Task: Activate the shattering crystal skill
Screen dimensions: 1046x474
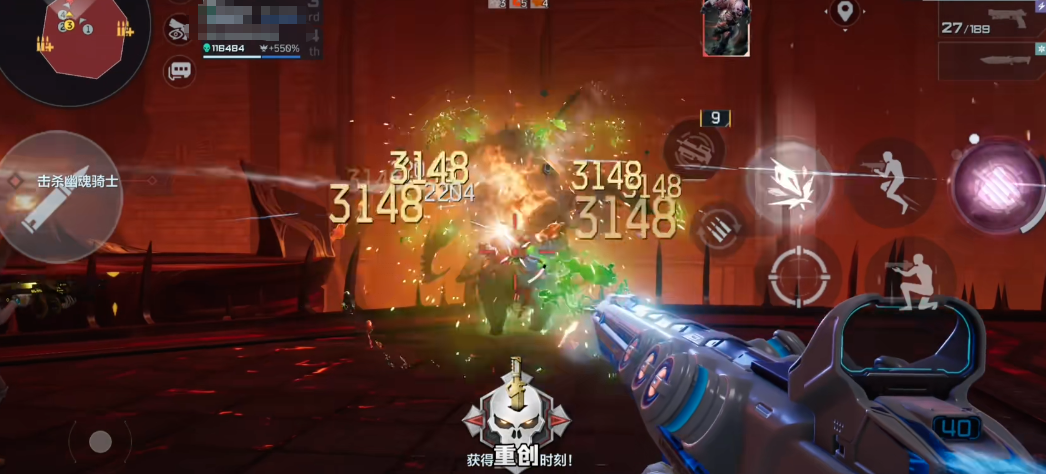Action: click(x=789, y=183)
